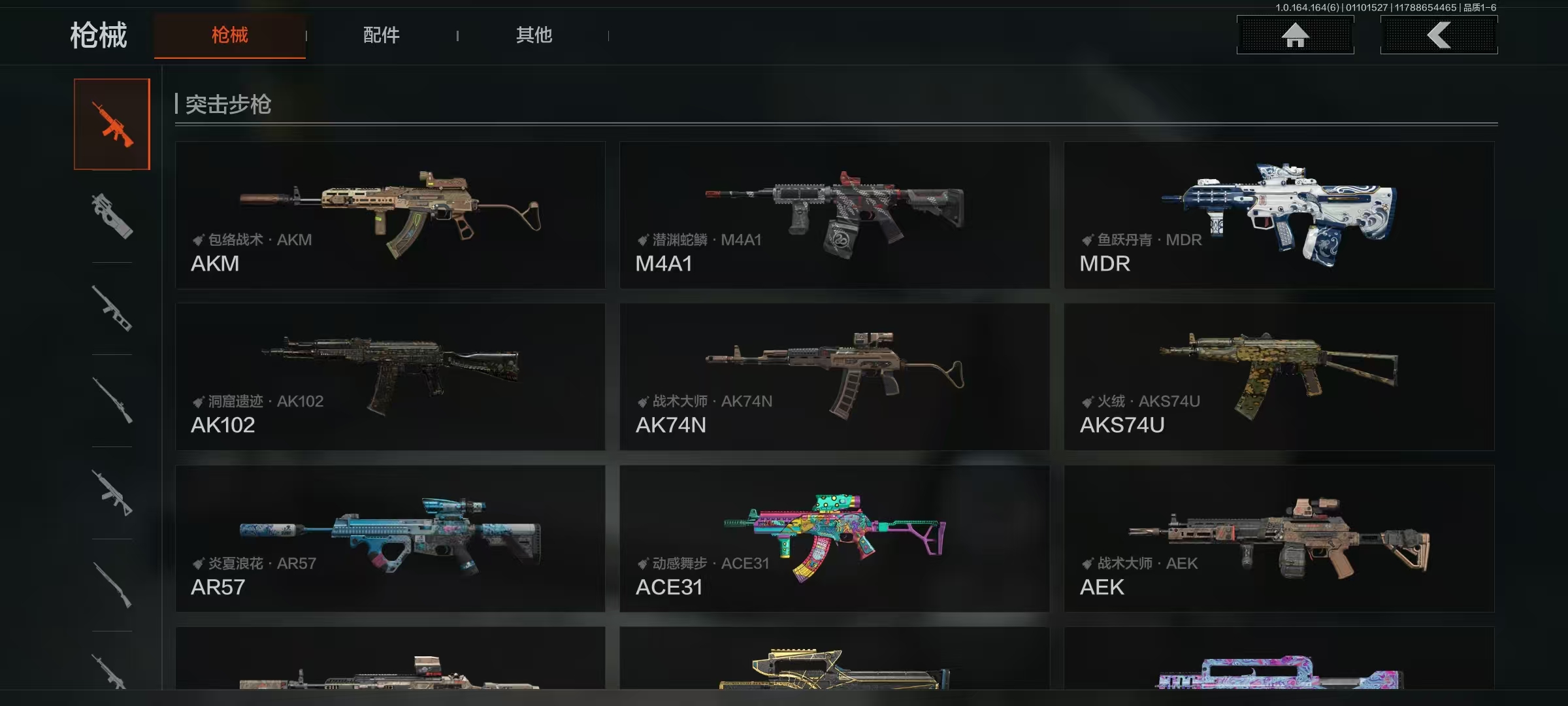
Task: Select the M4A1 weapon tile
Action: [x=834, y=215]
